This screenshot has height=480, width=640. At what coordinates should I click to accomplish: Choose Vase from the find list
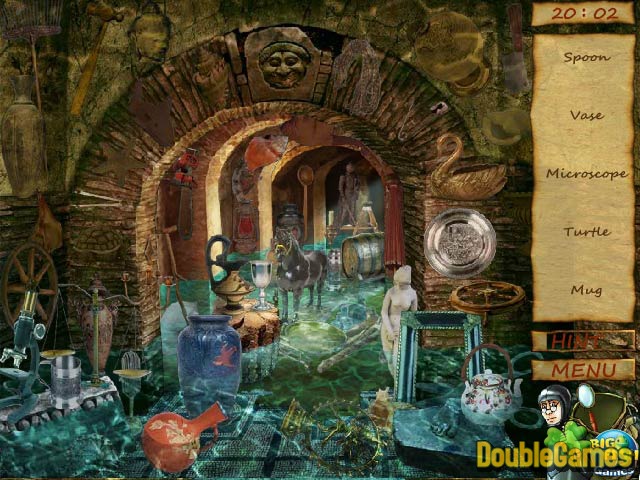click(x=586, y=115)
